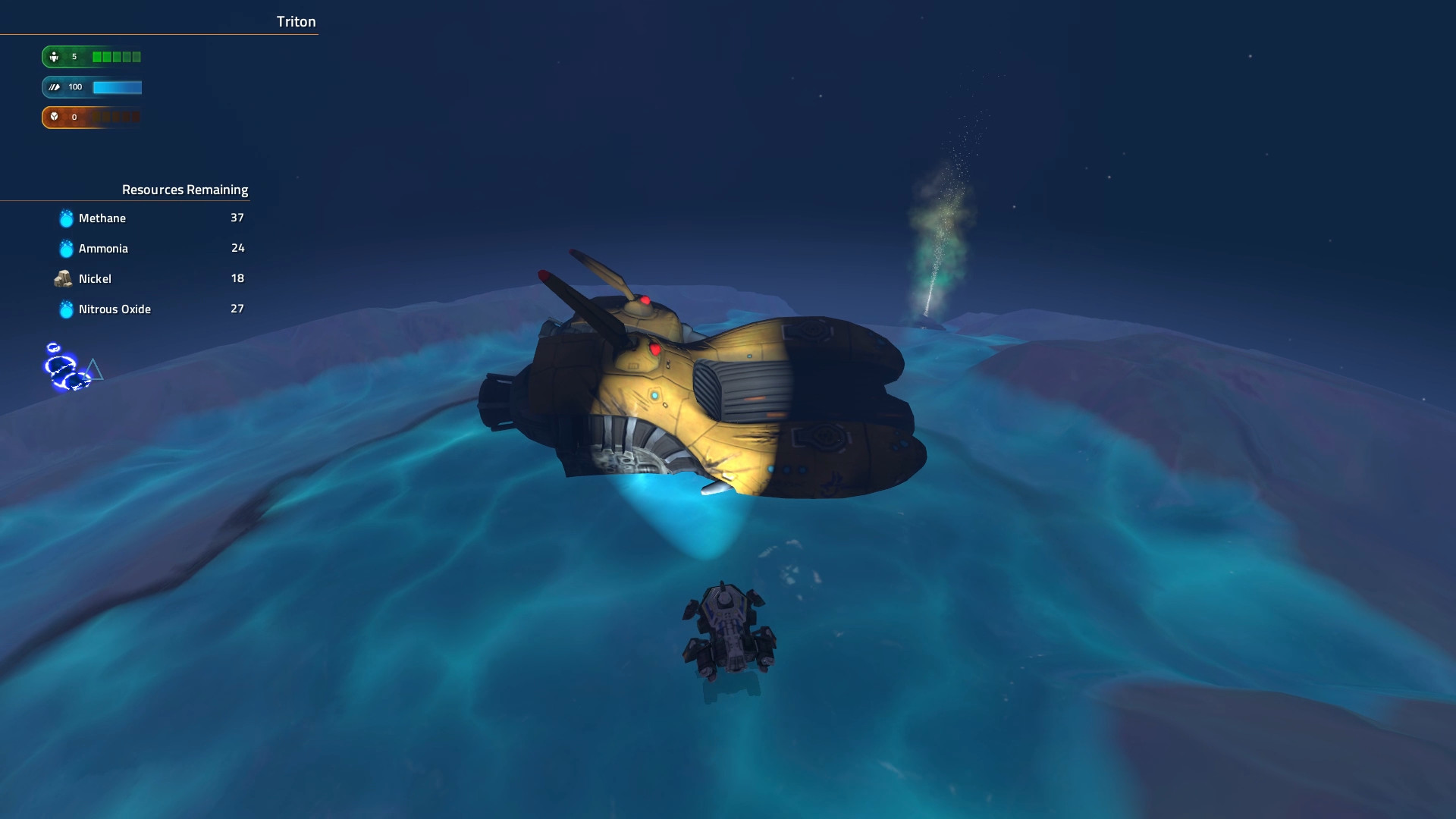Click the blue fuel progress bar
This screenshot has width=1456, height=819.
click(x=115, y=87)
